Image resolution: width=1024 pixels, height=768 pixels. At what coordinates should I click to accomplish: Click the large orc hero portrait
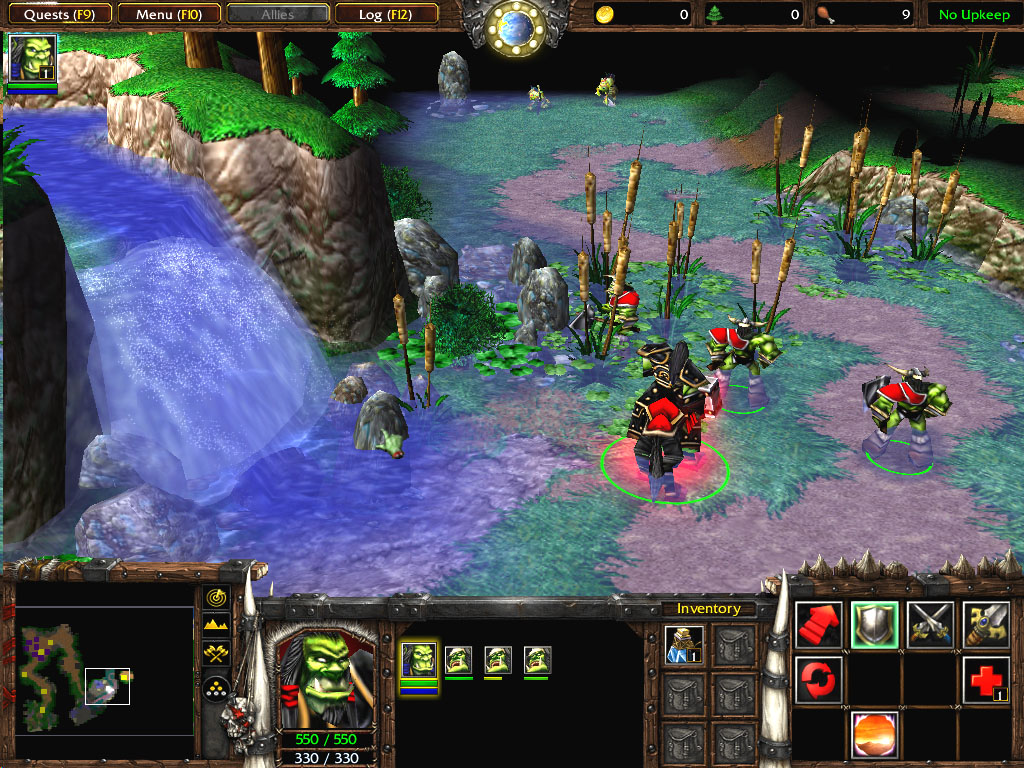tap(325, 680)
